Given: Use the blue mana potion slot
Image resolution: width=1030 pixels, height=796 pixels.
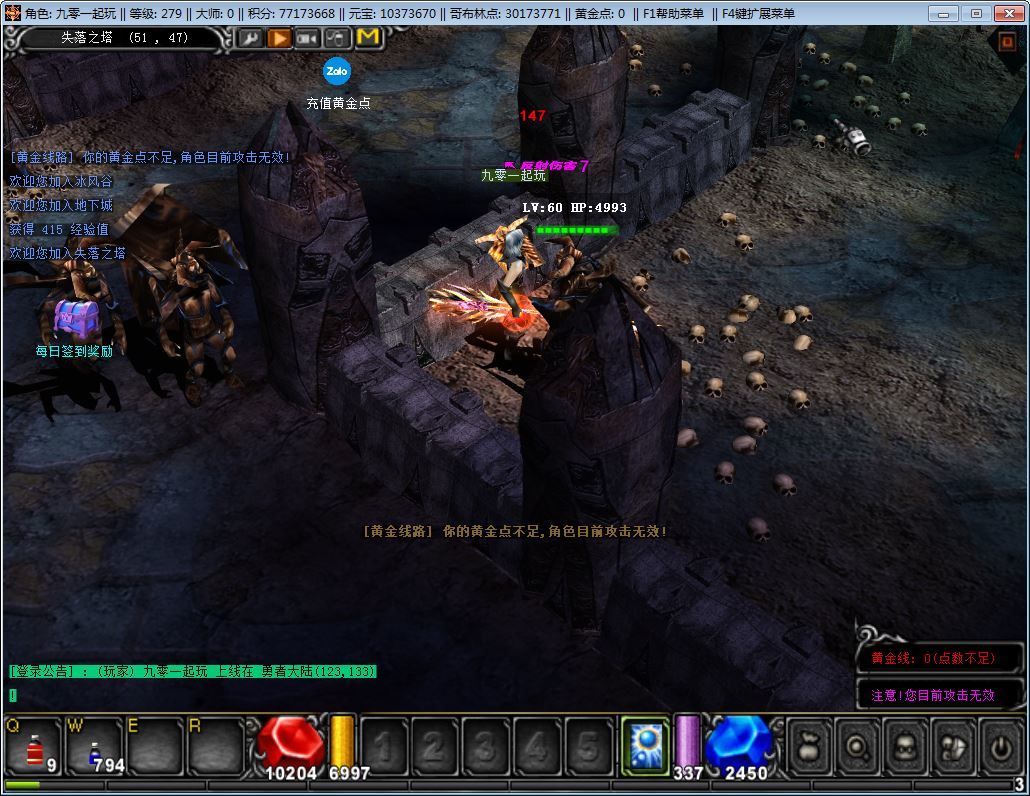Looking at the screenshot, I should pyautogui.click(x=94, y=746).
